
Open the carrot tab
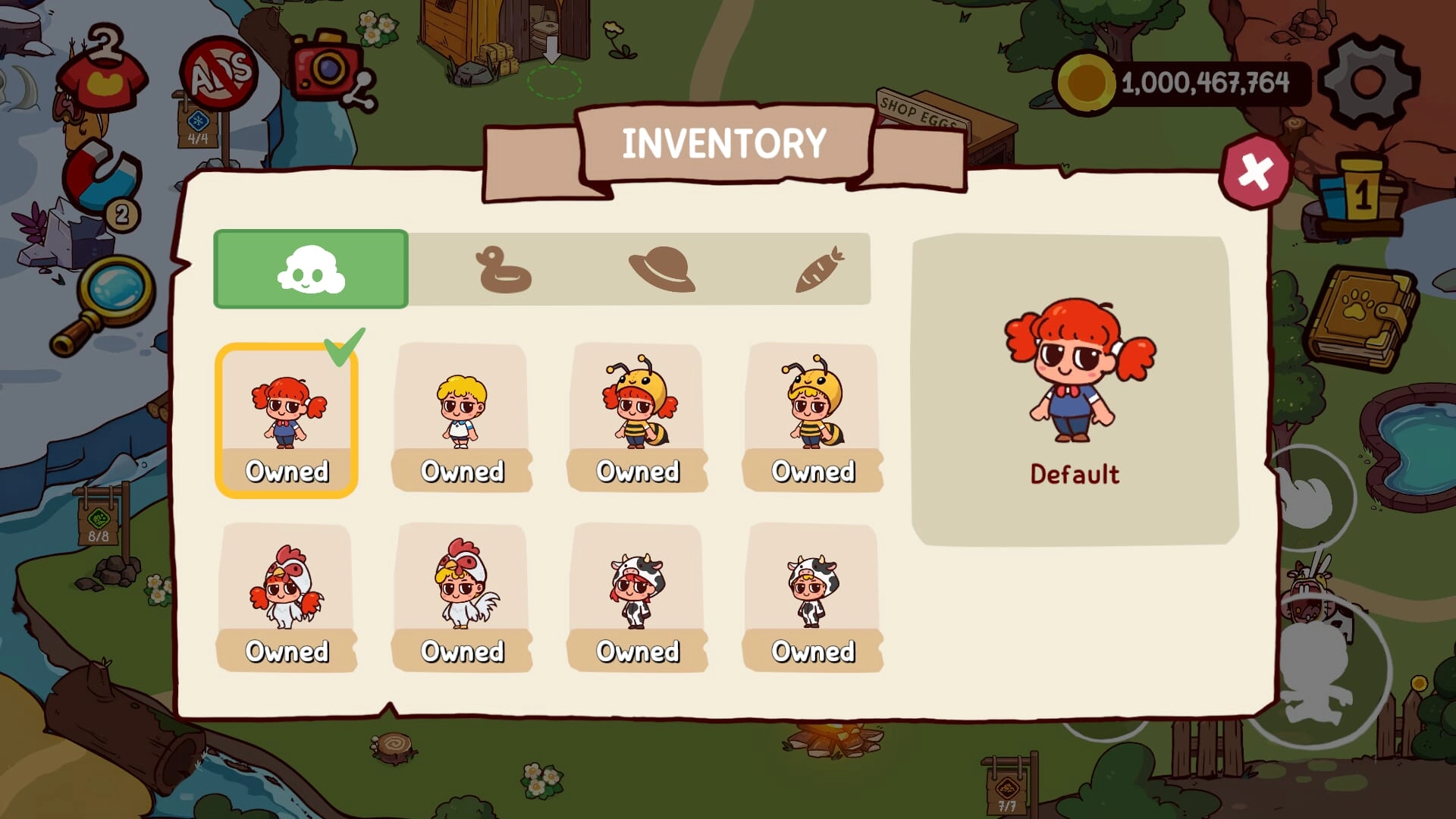coord(819,269)
